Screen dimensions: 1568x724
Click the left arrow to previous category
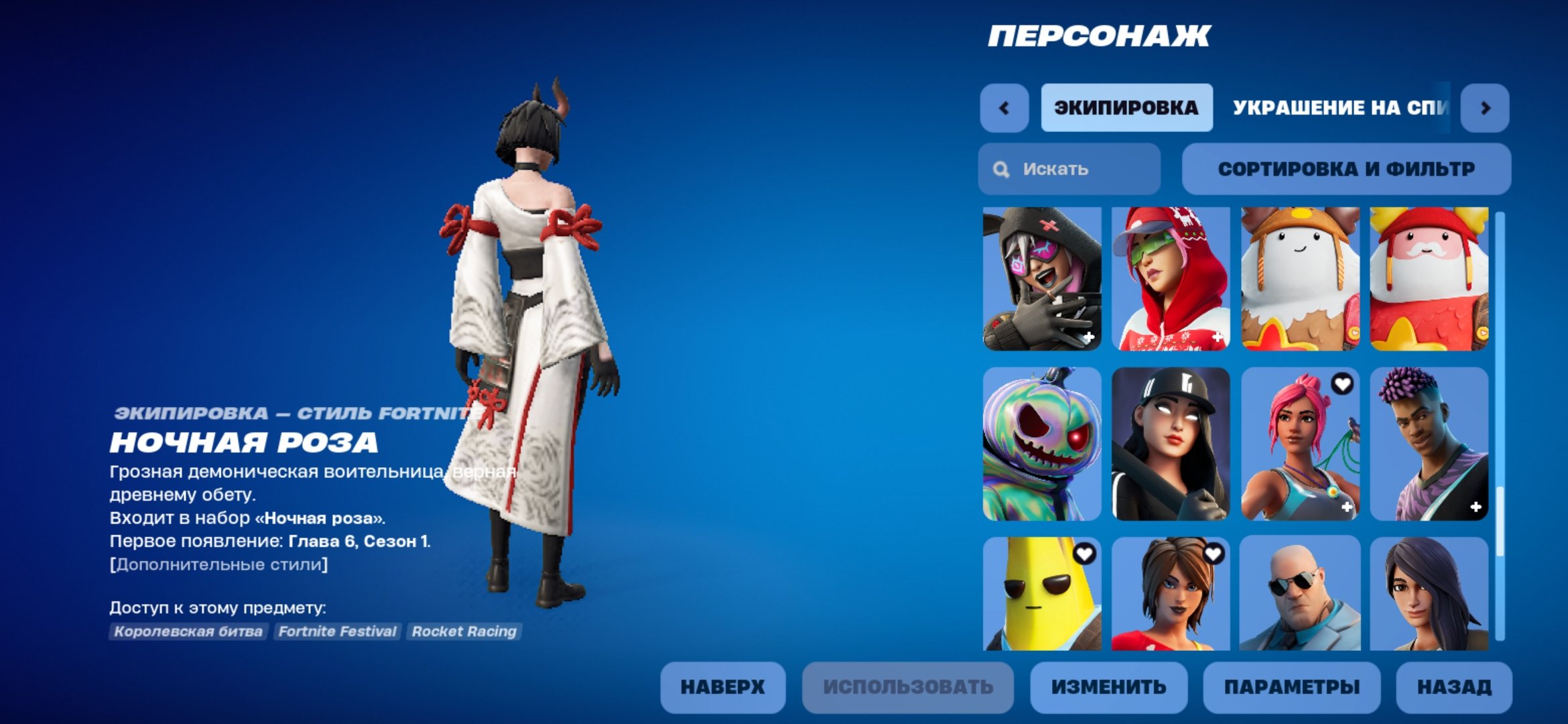coord(1005,107)
